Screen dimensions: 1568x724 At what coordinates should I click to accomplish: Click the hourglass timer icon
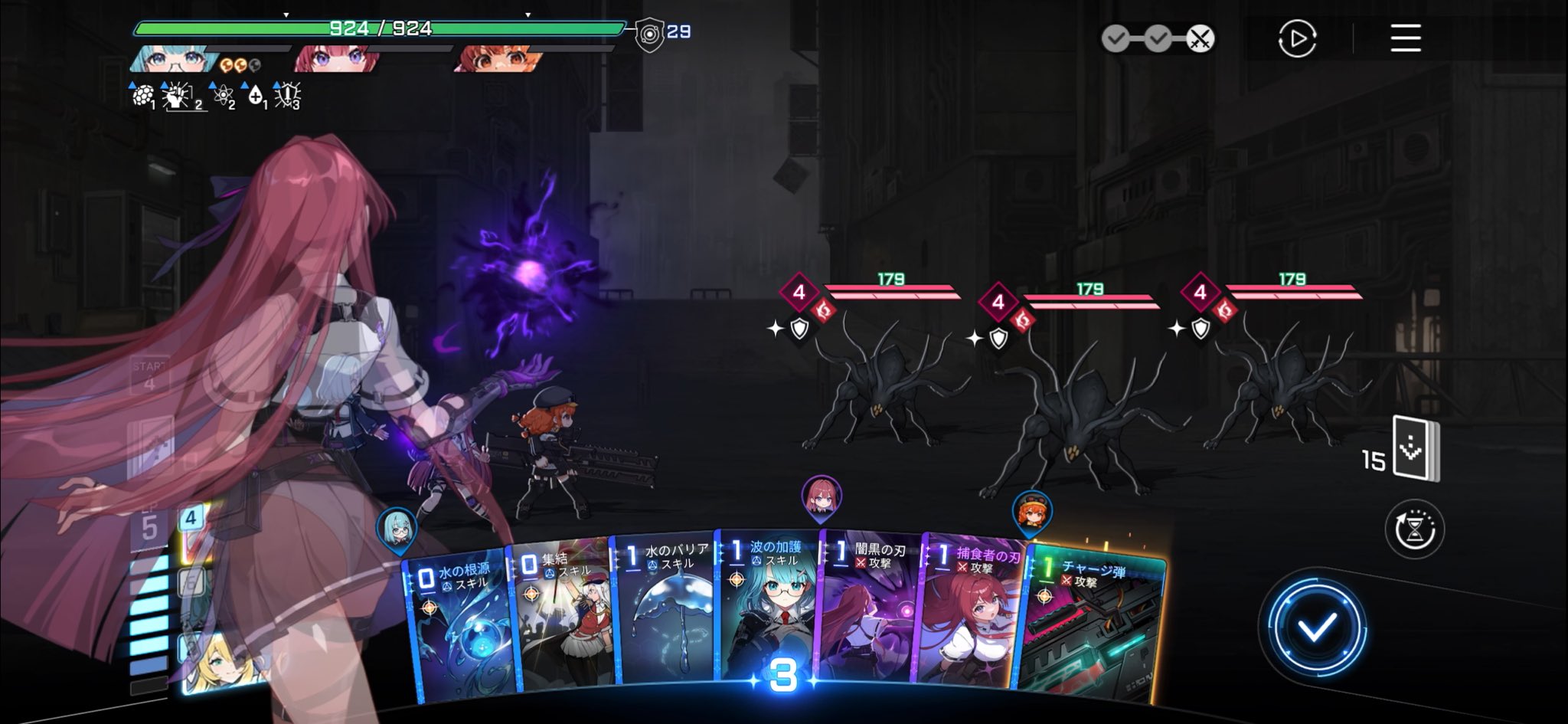(1414, 529)
